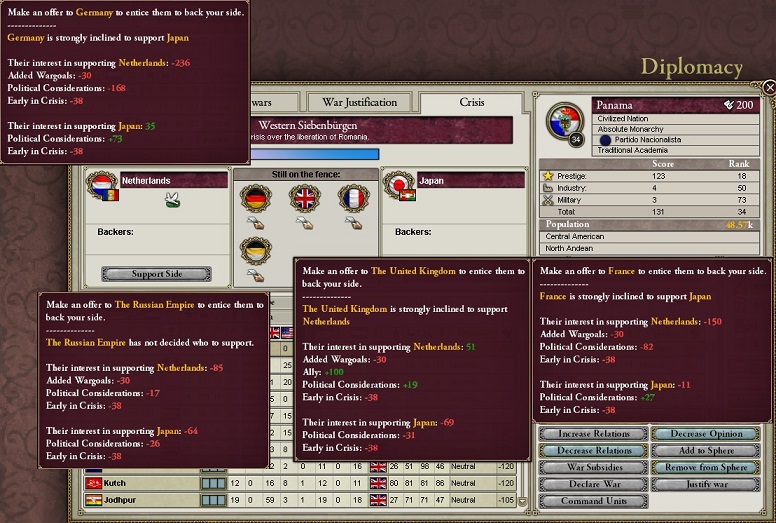
Task: Offer War Subsidies
Action: (594, 467)
